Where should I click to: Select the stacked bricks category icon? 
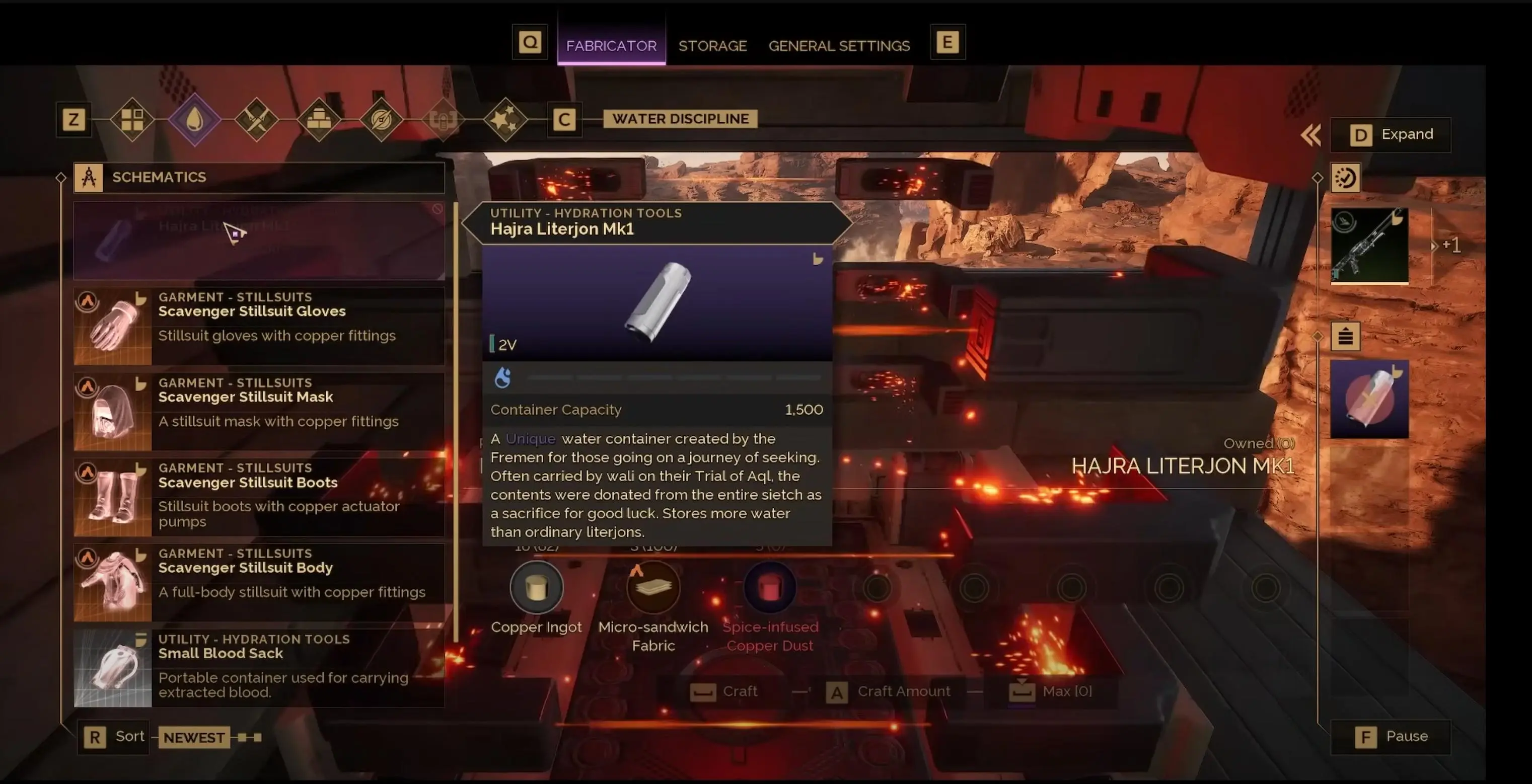pyautogui.click(x=319, y=119)
